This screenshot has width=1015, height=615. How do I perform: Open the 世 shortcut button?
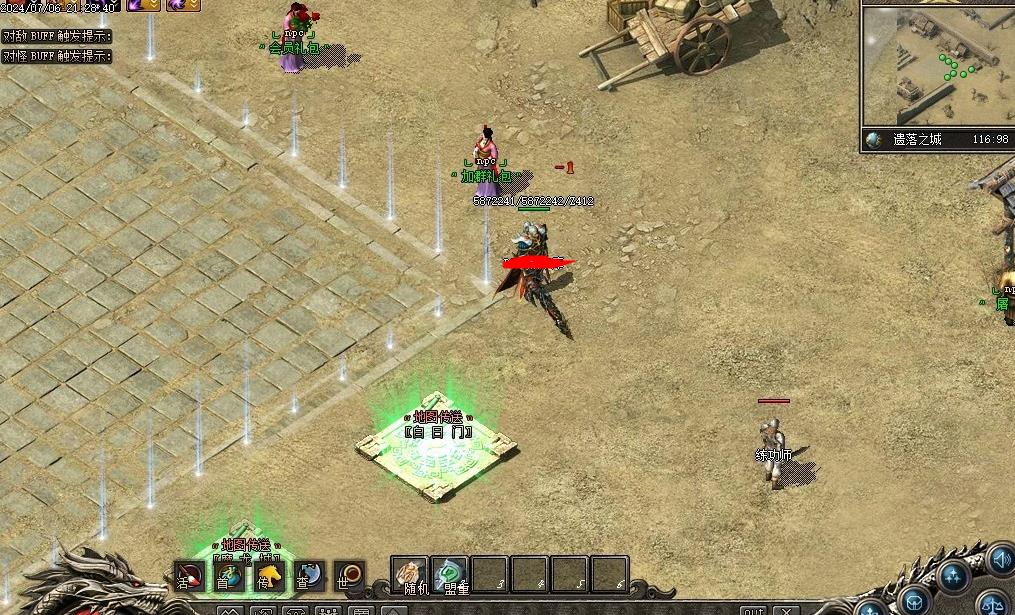pyautogui.click(x=349, y=575)
